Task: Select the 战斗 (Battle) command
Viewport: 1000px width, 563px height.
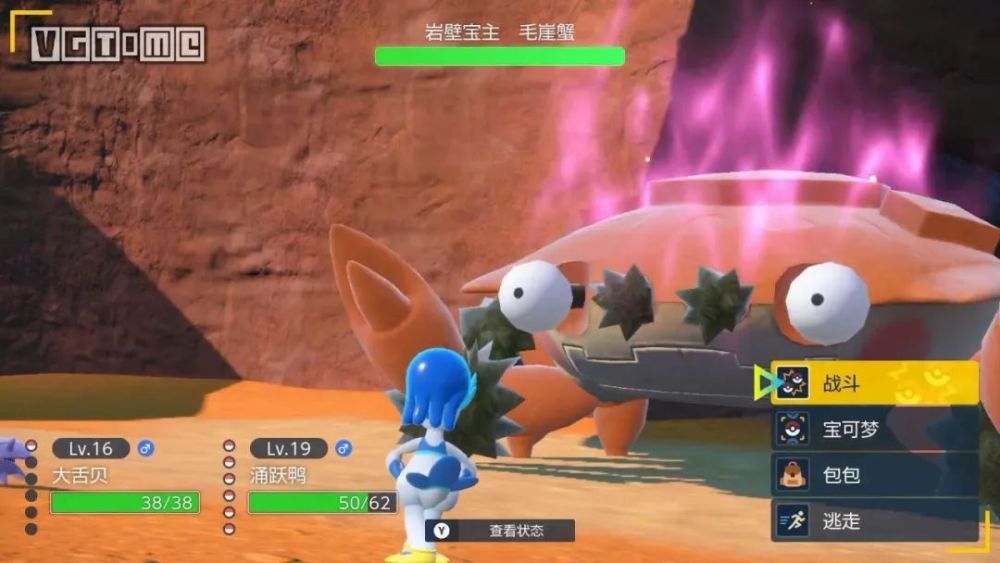Action: tap(874, 383)
